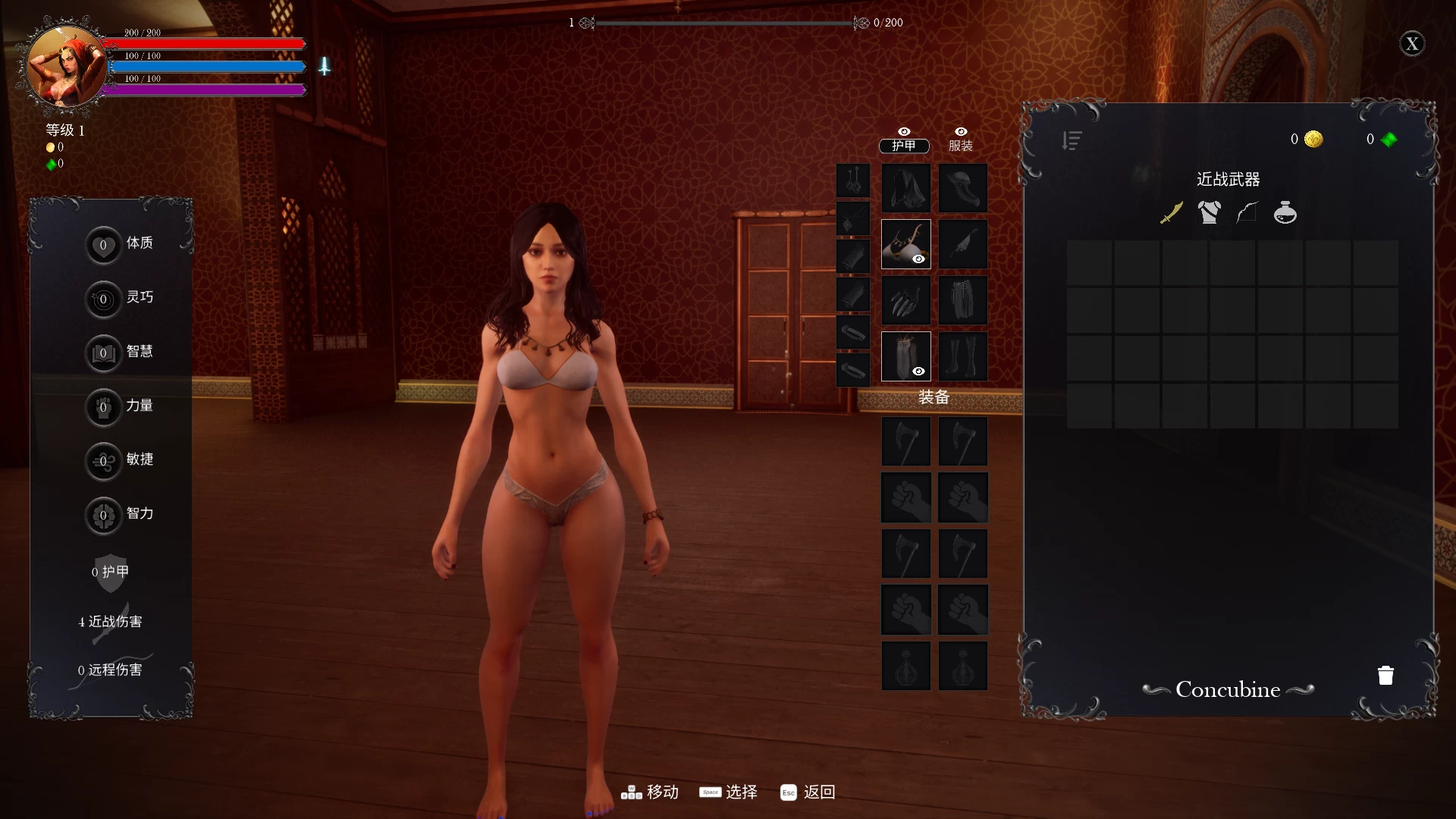The image size is (1456, 819).
Task: Select the boots equipment slot
Action: click(x=963, y=356)
